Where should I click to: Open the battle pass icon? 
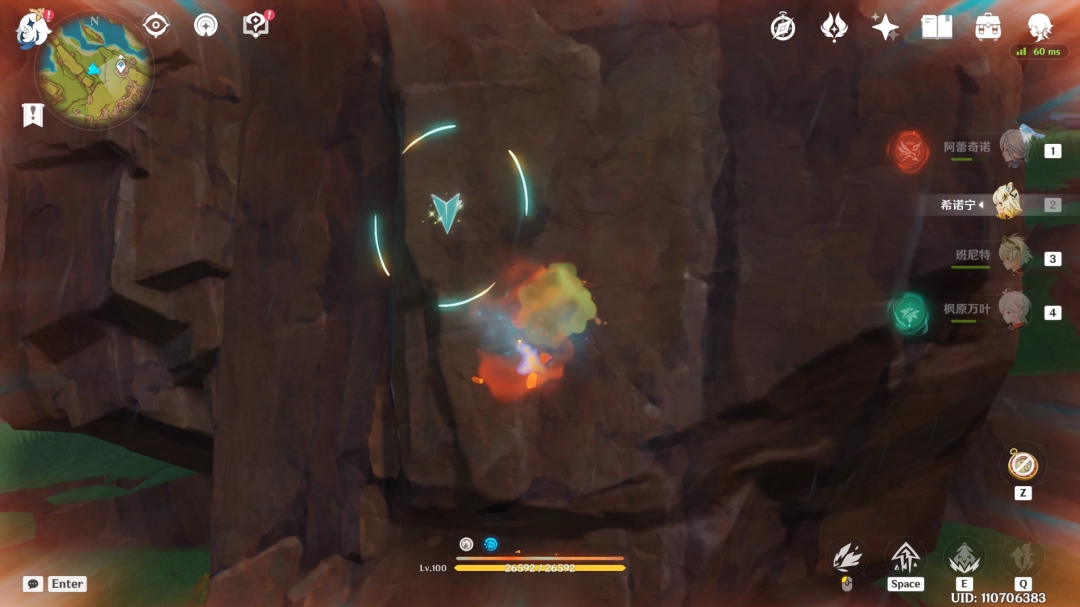[834, 27]
